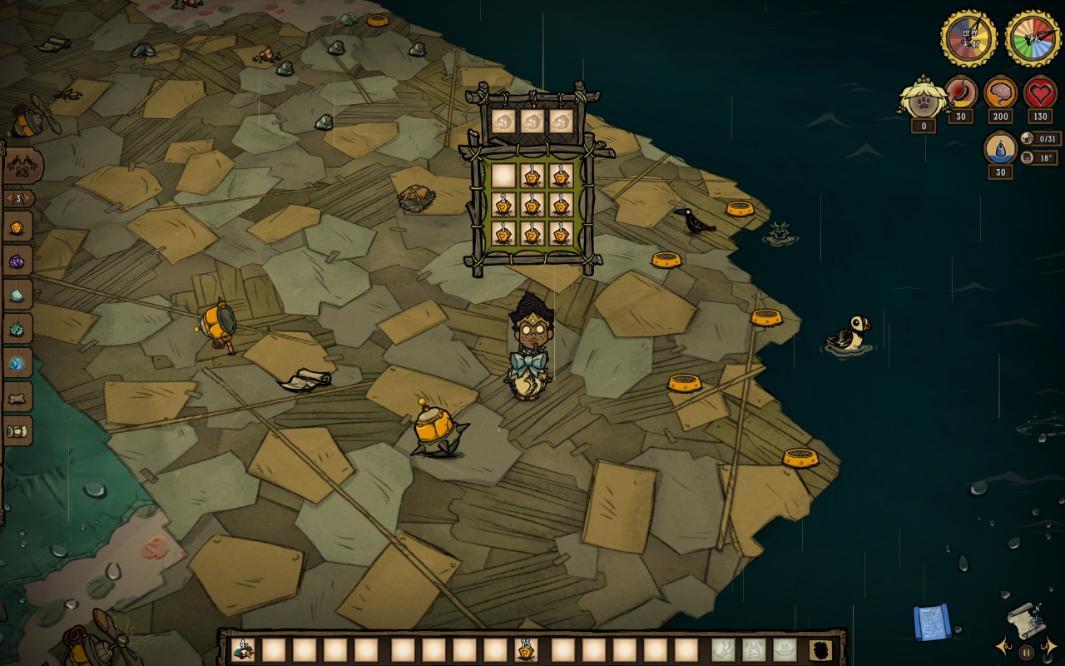Click the pause button
The width and height of the screenshot is (1065, 666).
click(1026, 651)
